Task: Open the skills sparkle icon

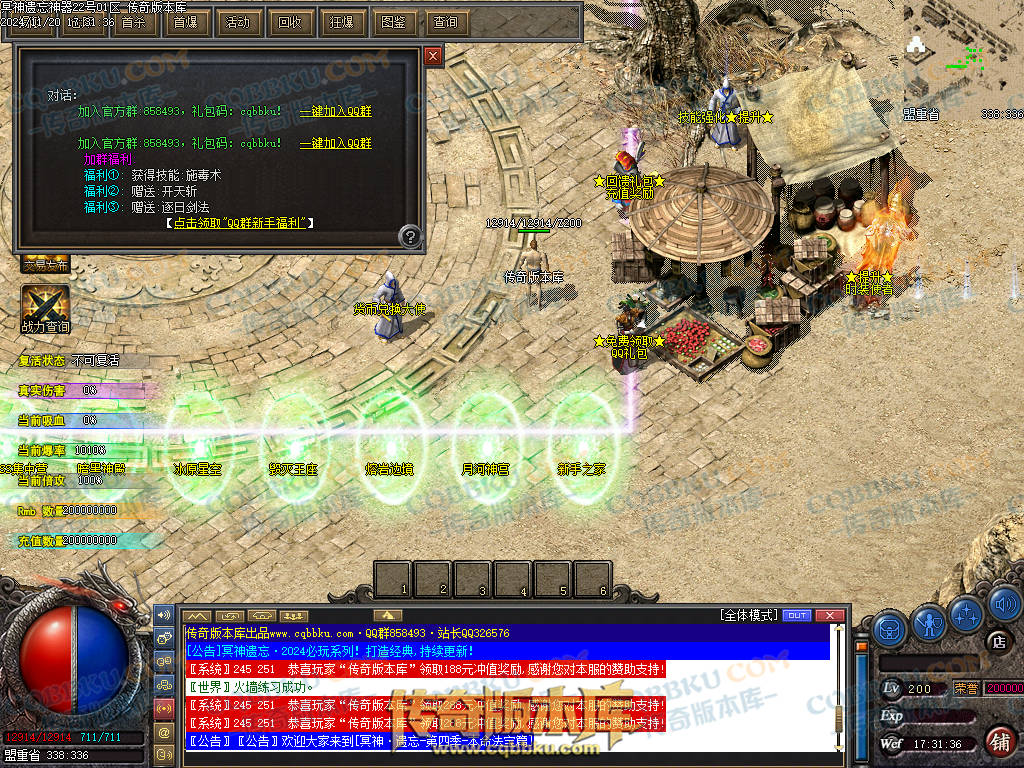Action: pyautogui.click(x=967, y=613)
